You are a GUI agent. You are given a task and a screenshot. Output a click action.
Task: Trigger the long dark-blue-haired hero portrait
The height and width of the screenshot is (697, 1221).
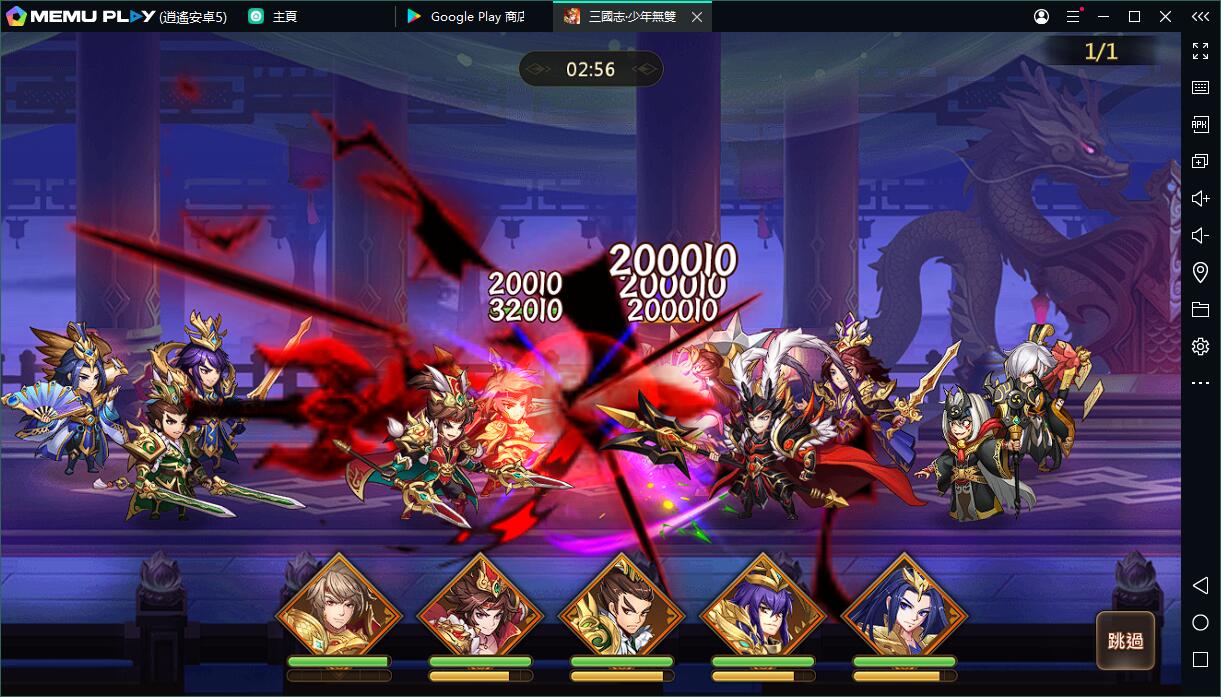[905, 612]
